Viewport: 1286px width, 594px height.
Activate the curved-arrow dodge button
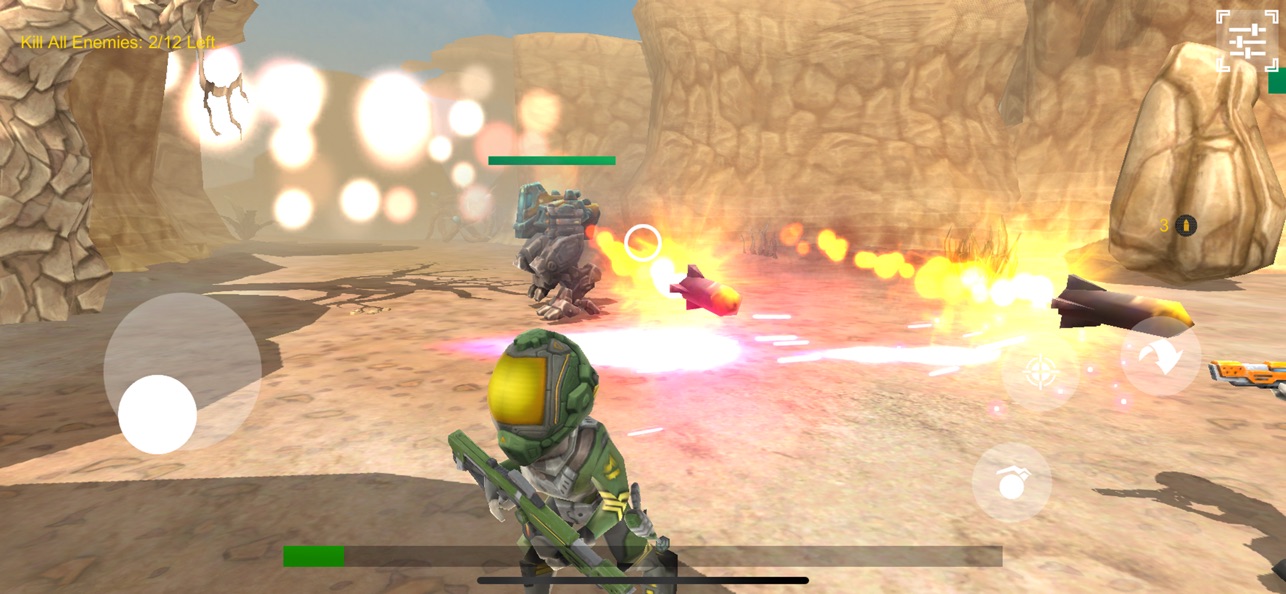click(1160, 357)
